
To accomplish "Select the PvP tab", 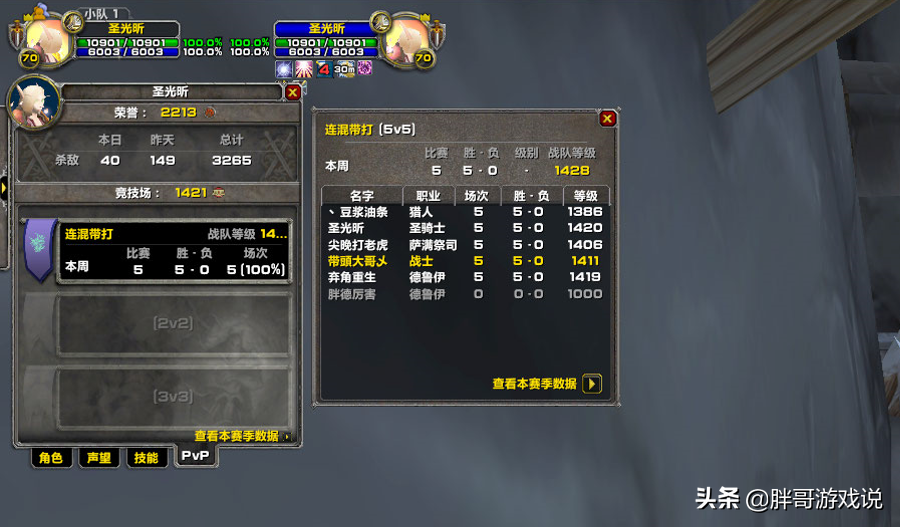I will coord(196,456).
